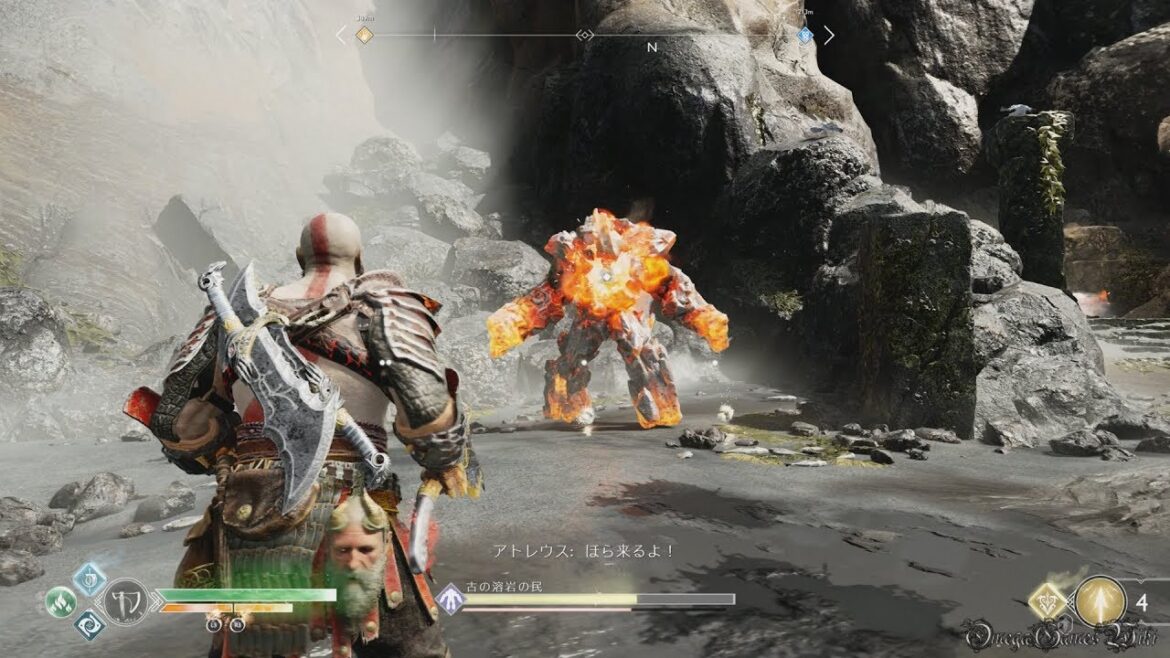Activate the green flame rage icon
This screenshot has height=658, width=1170.
point(60,602)
